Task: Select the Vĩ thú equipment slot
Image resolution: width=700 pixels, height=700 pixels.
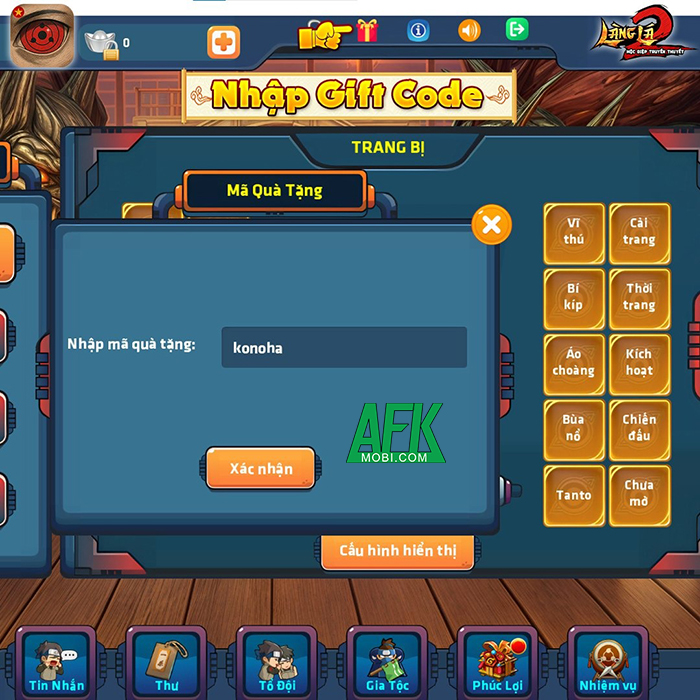Action: pyautogui.click(x=574, y=232)
